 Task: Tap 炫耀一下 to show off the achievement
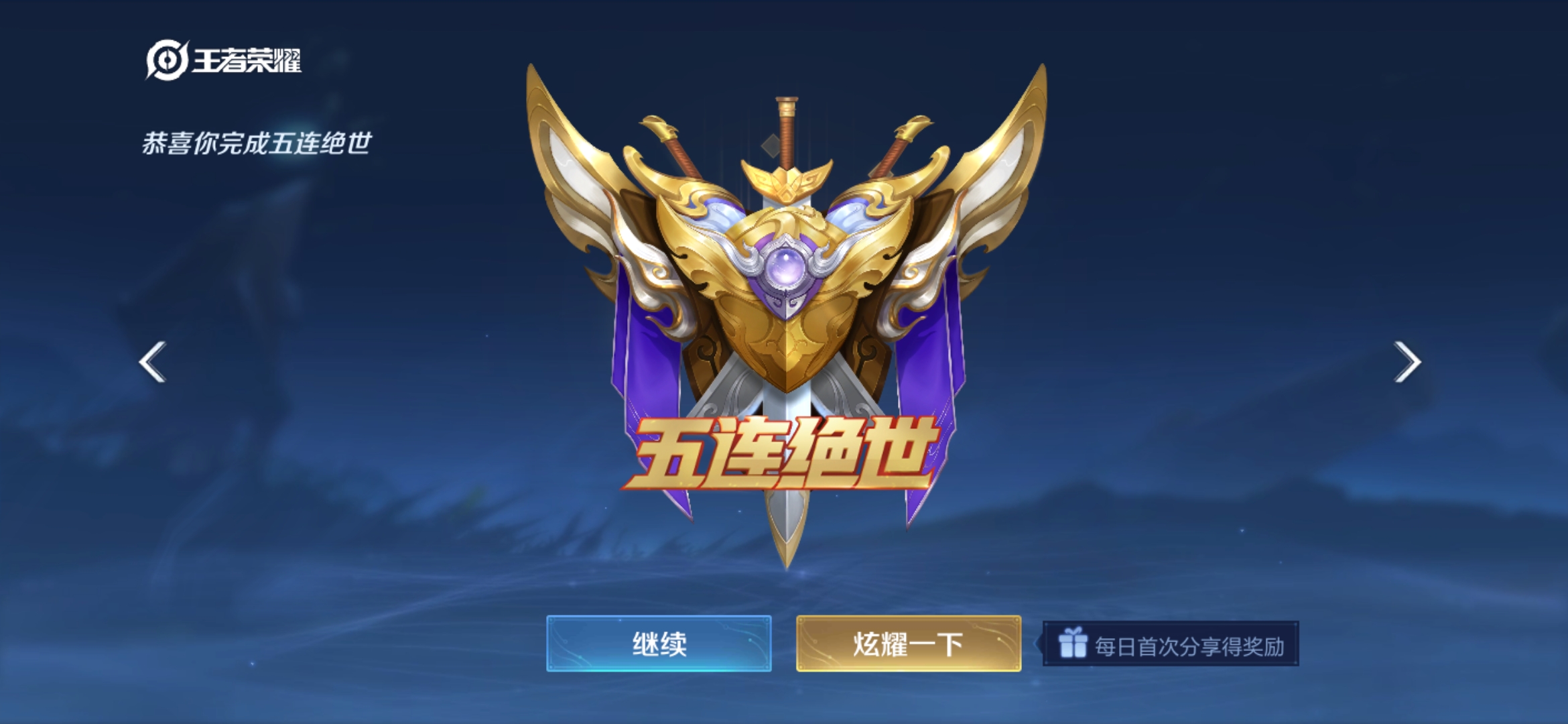(908, 642)
